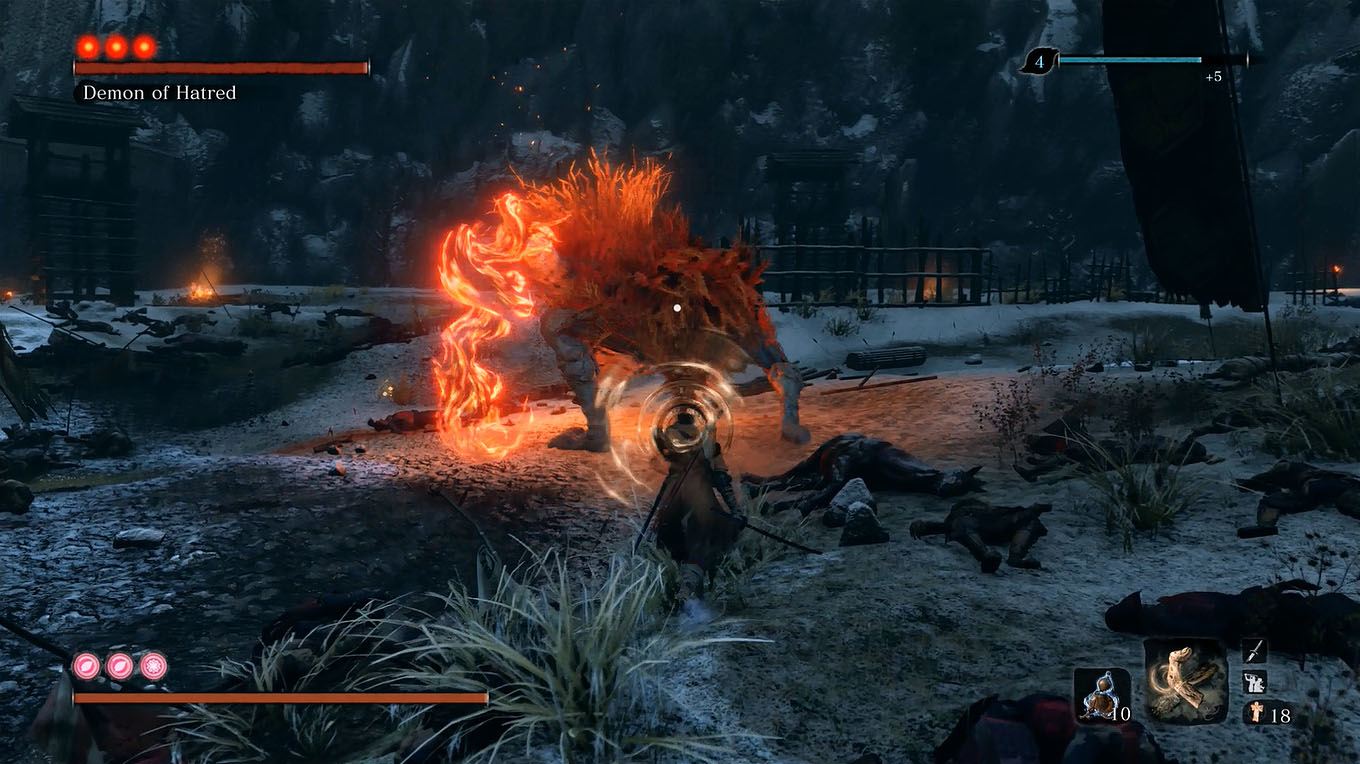Click the dagger weapon slot icon
1360x764 pixels.
1252,652
